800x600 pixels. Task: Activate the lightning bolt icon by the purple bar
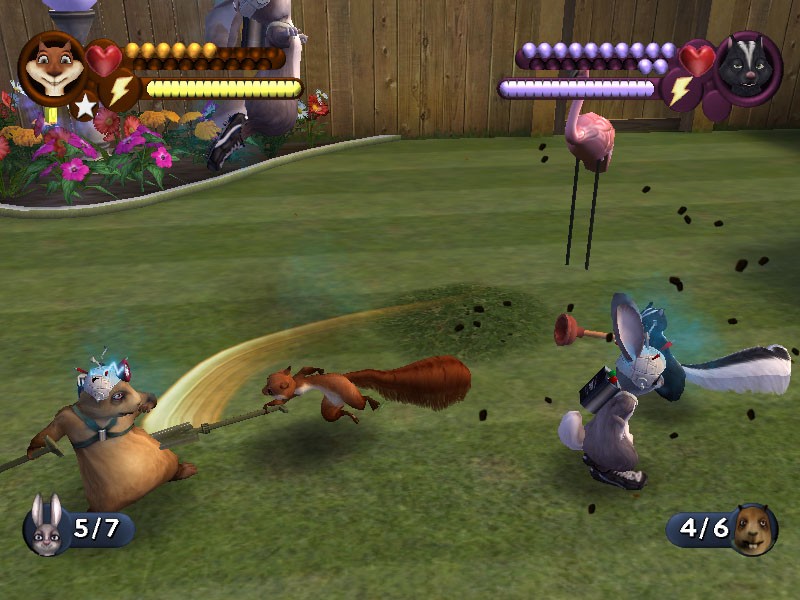(x=681, y=90)
